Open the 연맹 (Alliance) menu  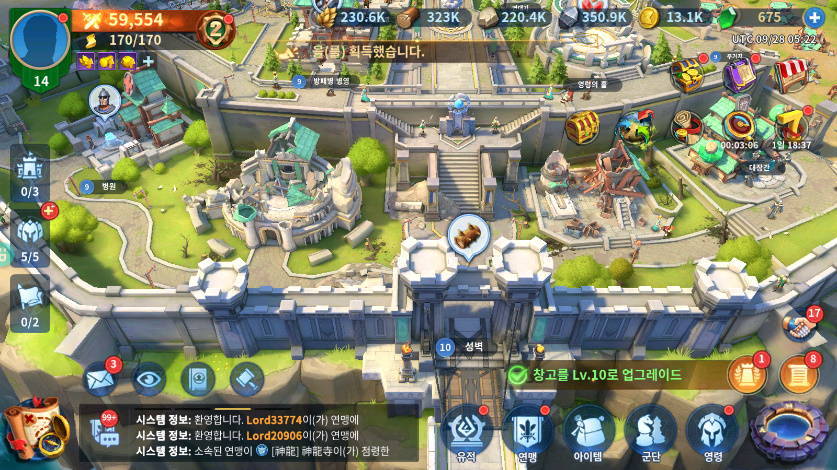(x=528, y=432)
